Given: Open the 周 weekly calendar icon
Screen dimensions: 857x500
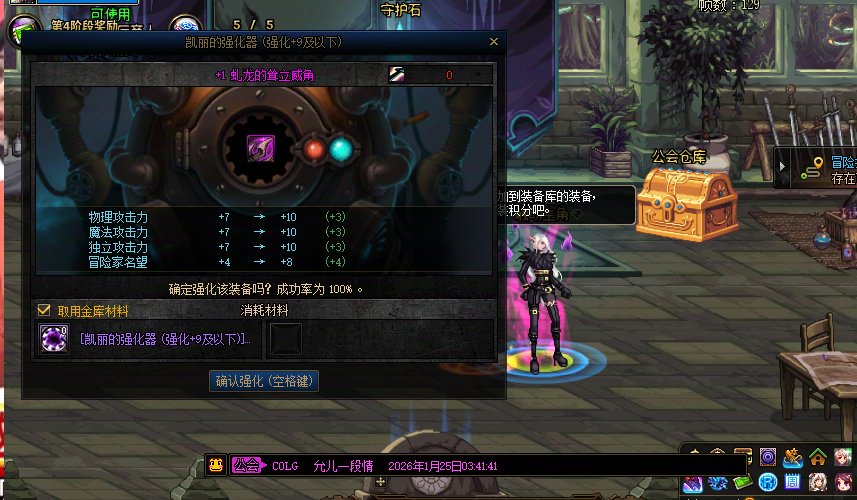Looking at the screenshot, I should click(791, 484).
